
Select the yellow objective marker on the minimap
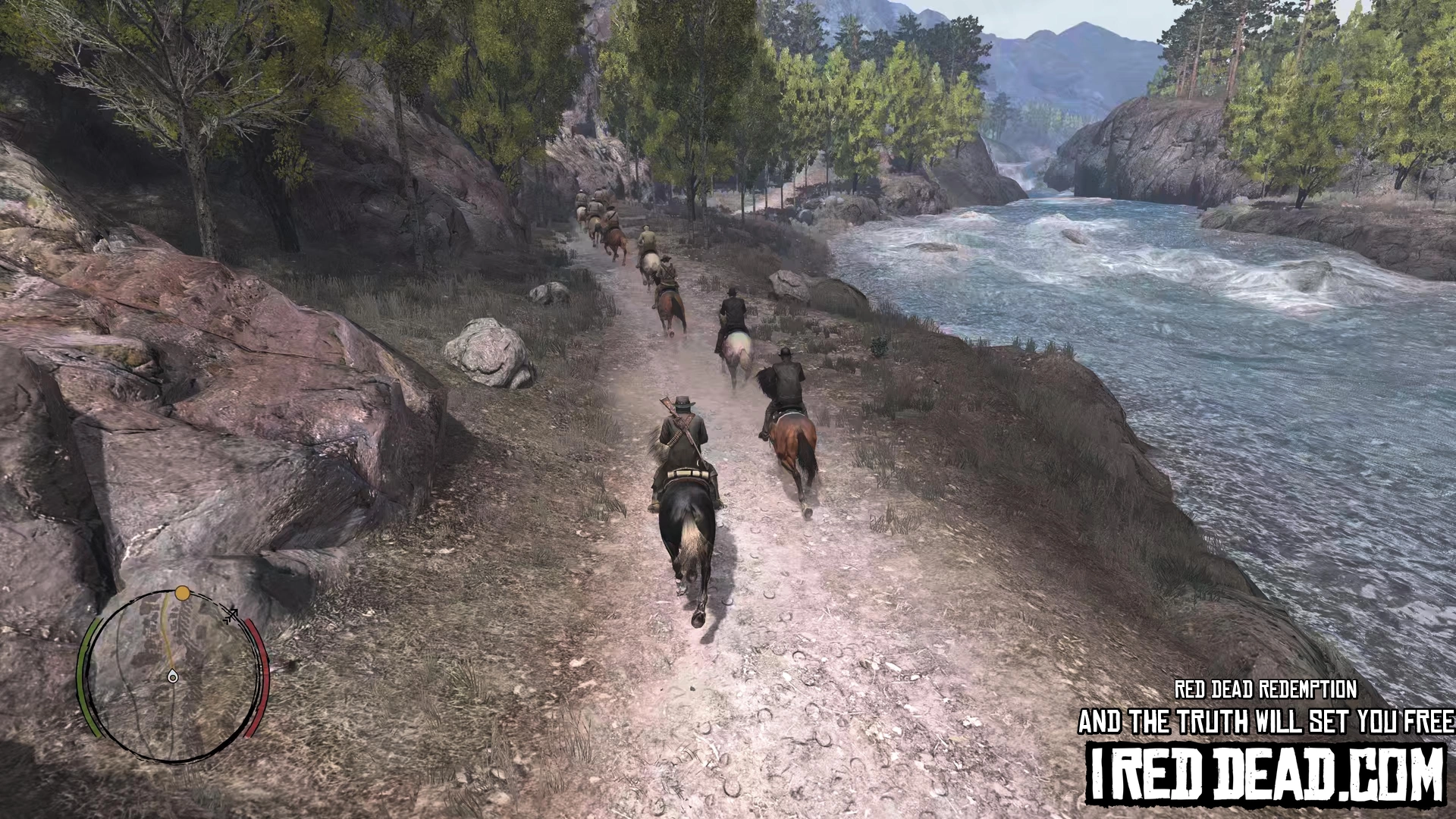pos(182,593)
